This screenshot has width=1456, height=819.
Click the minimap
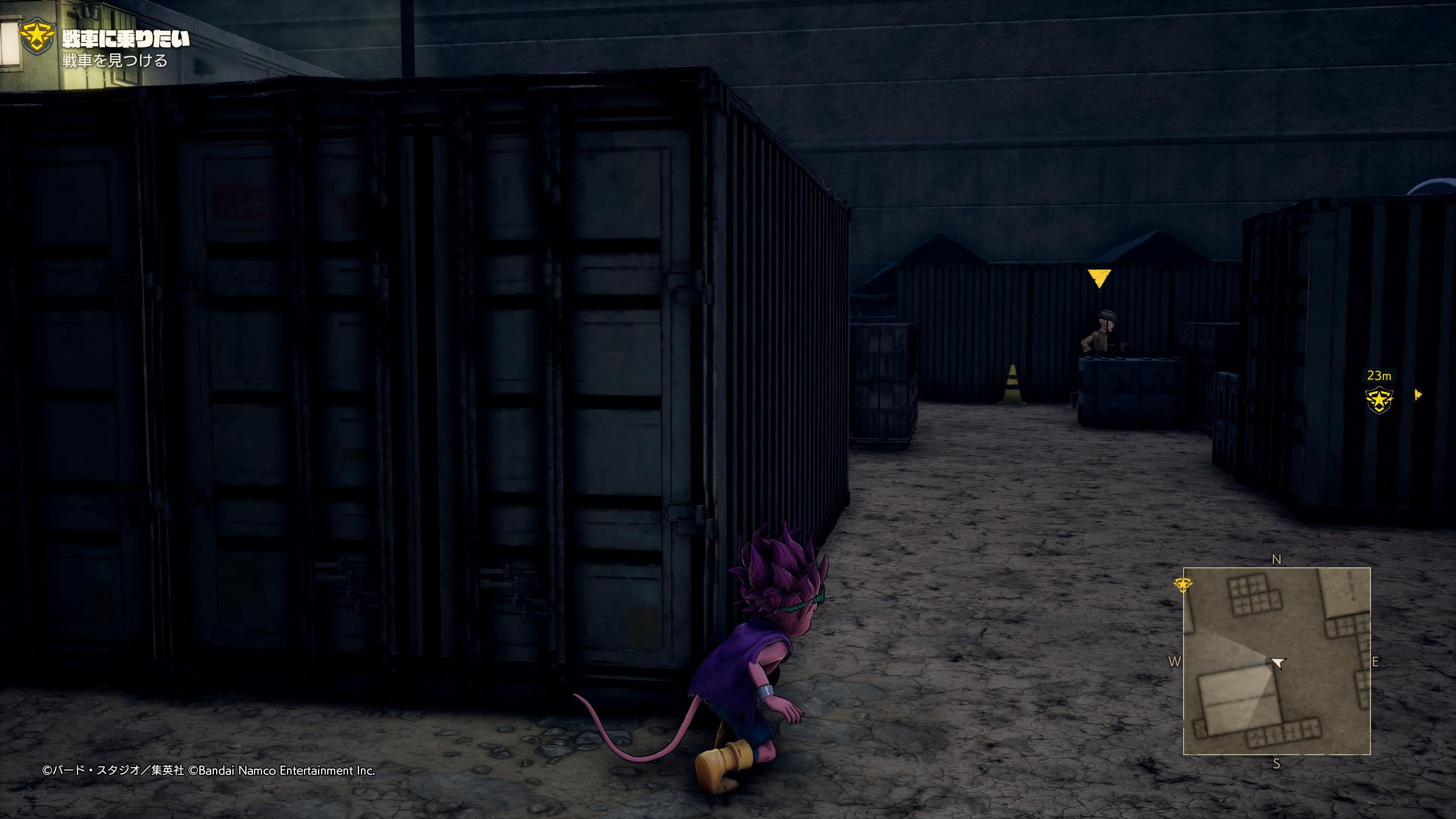[x=1276, y=661]
